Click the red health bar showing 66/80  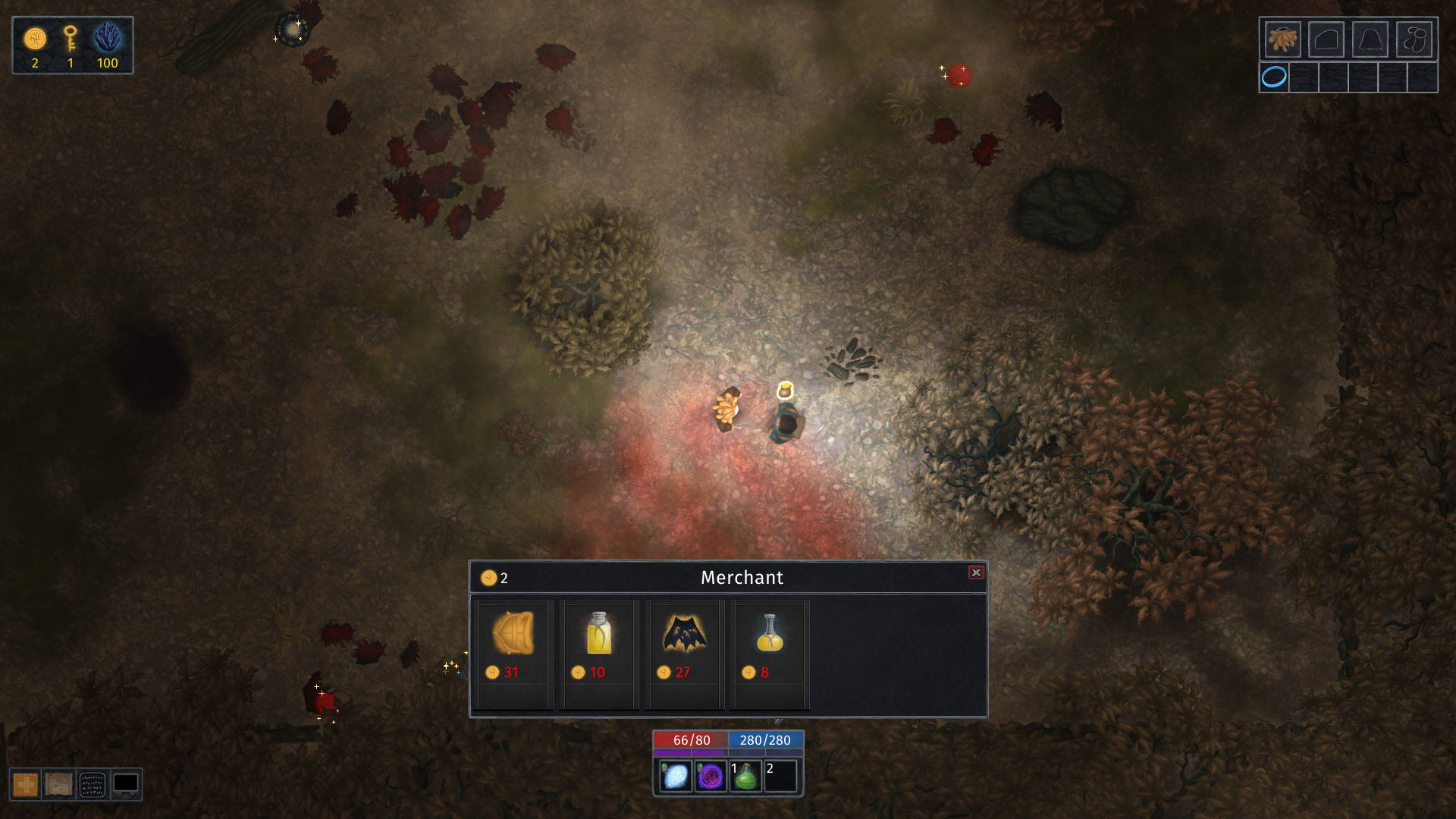[x=689, y=739]
